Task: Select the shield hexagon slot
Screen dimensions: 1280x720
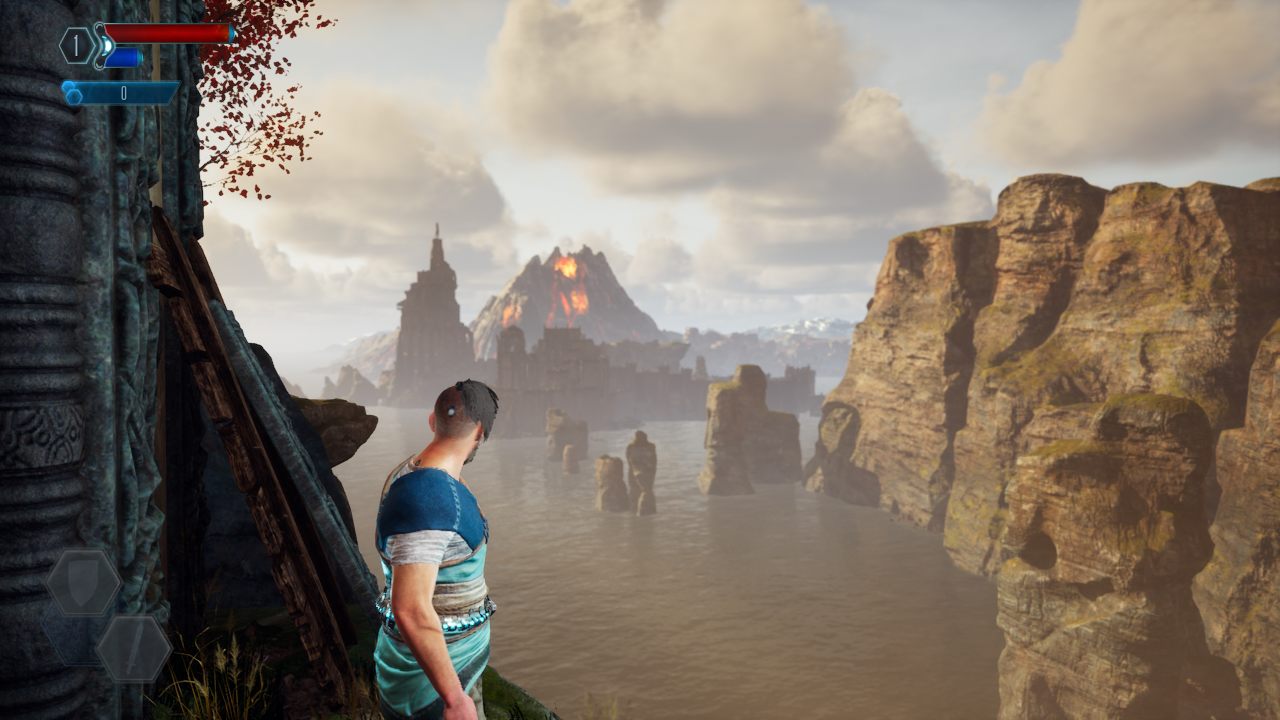Action: click(84, 582)
